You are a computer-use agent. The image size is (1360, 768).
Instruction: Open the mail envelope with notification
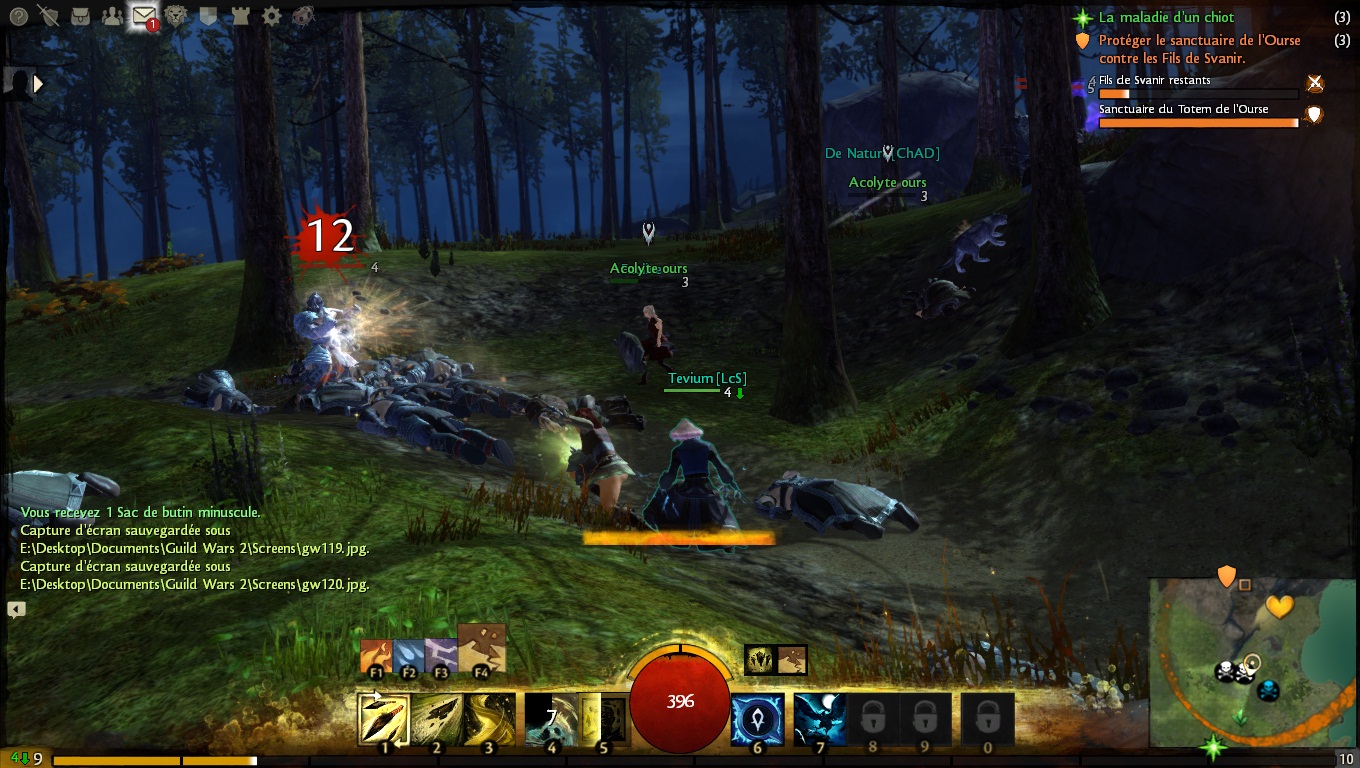tap(145, 16)
